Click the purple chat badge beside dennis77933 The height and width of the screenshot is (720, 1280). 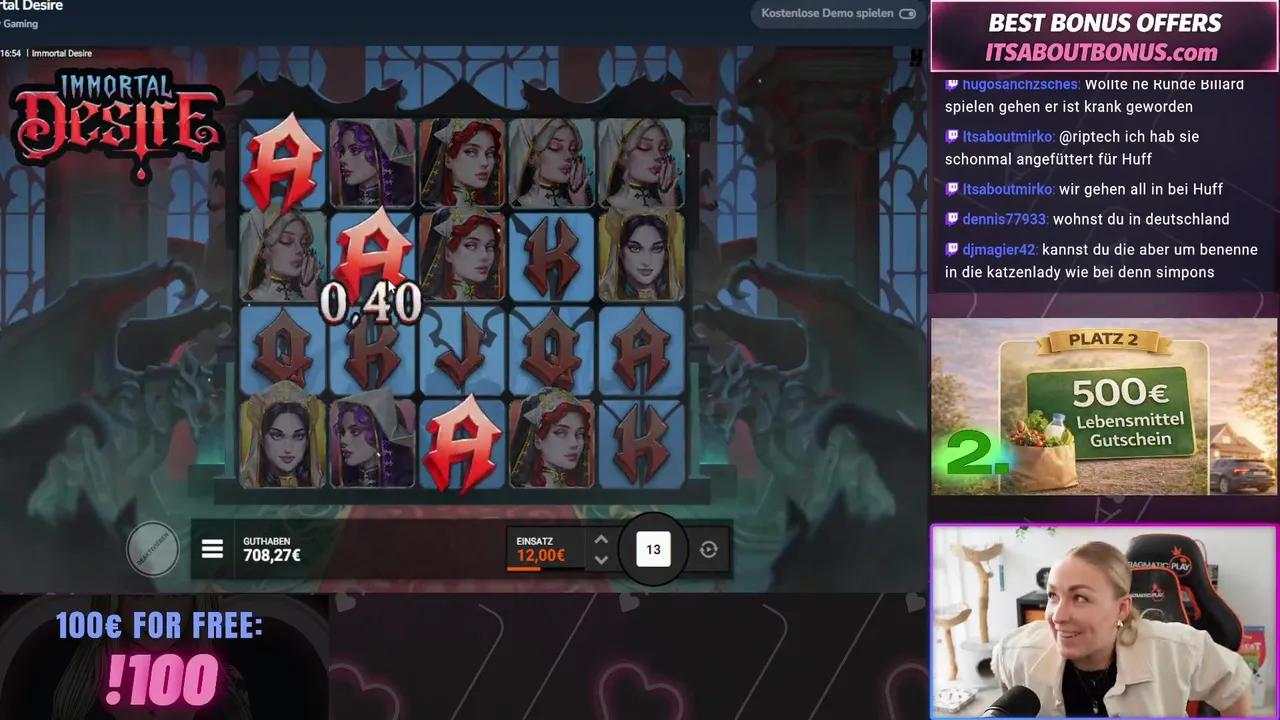950,219
